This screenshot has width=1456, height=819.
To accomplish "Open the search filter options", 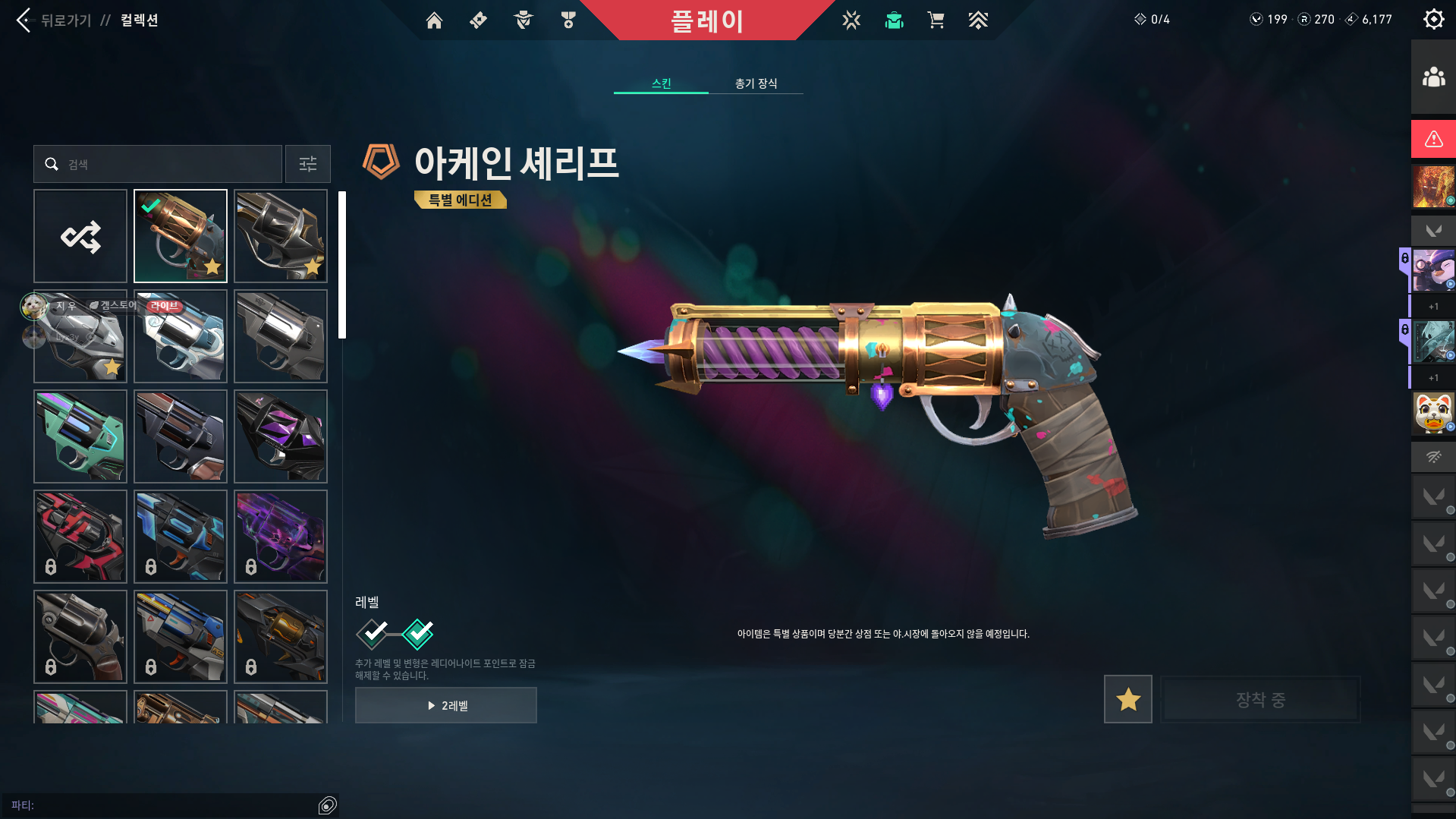I will [307, 164].
